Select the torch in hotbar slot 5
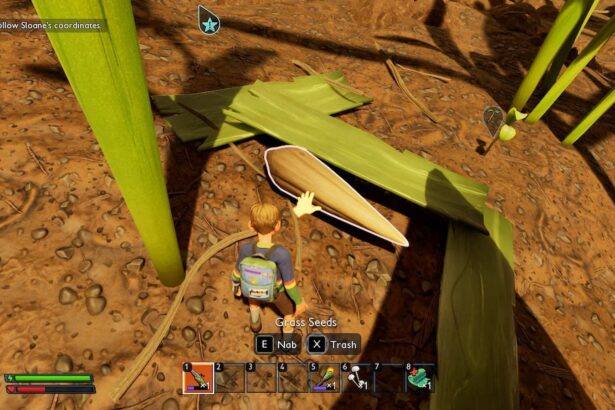615x410 pixels. point(325,378)
